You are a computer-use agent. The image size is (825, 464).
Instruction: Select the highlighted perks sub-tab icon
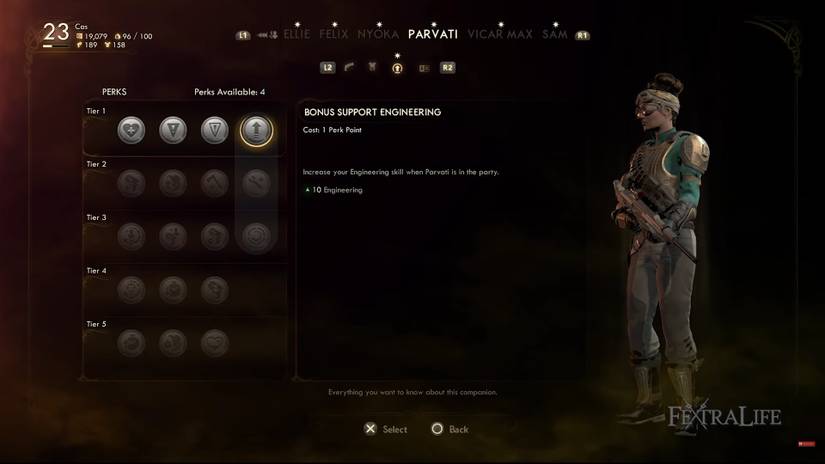coord(397,68)
